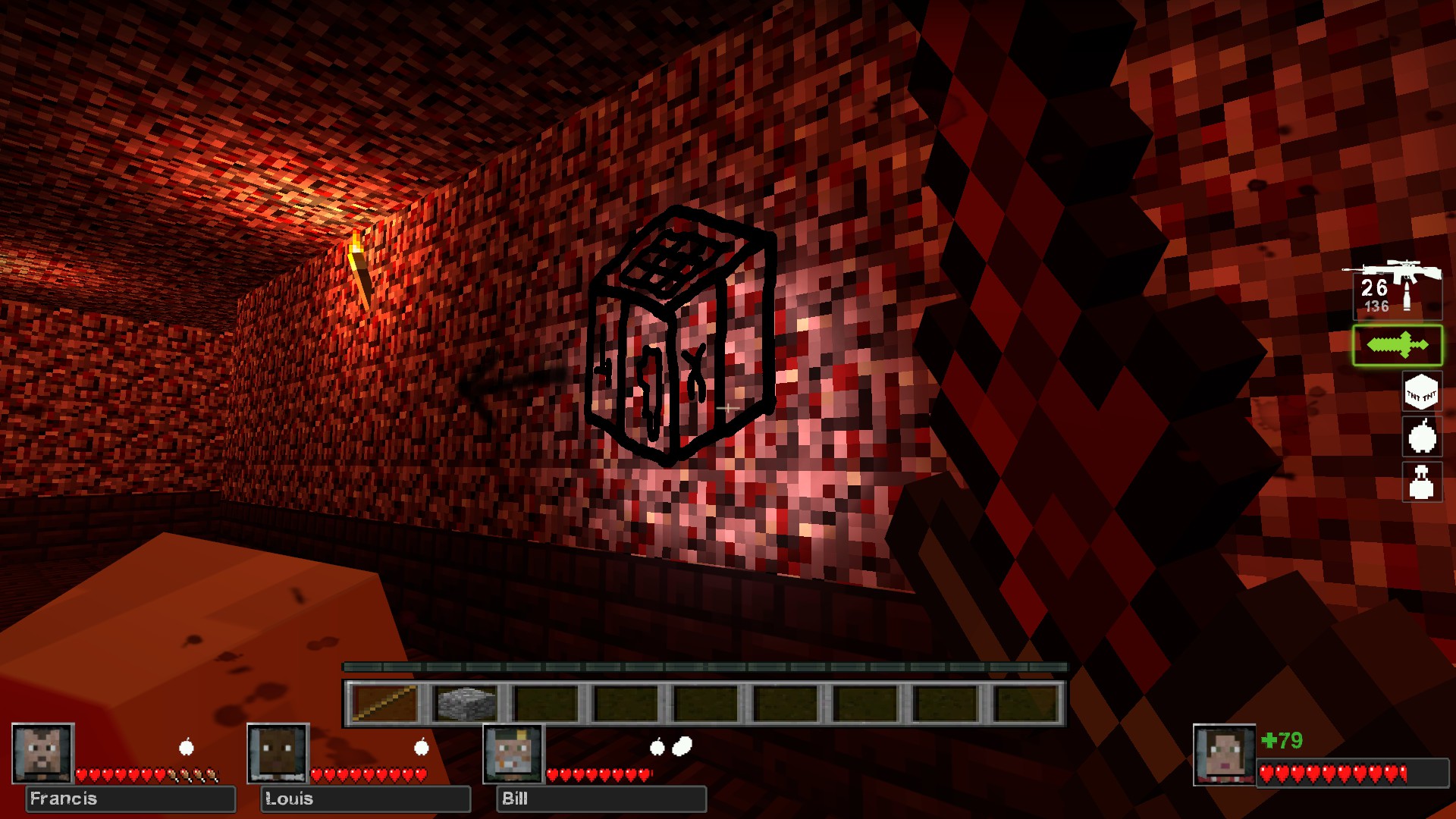The image size is (1456, 819).
Task: Pick the potion bottle slot
Action: 1421,482
